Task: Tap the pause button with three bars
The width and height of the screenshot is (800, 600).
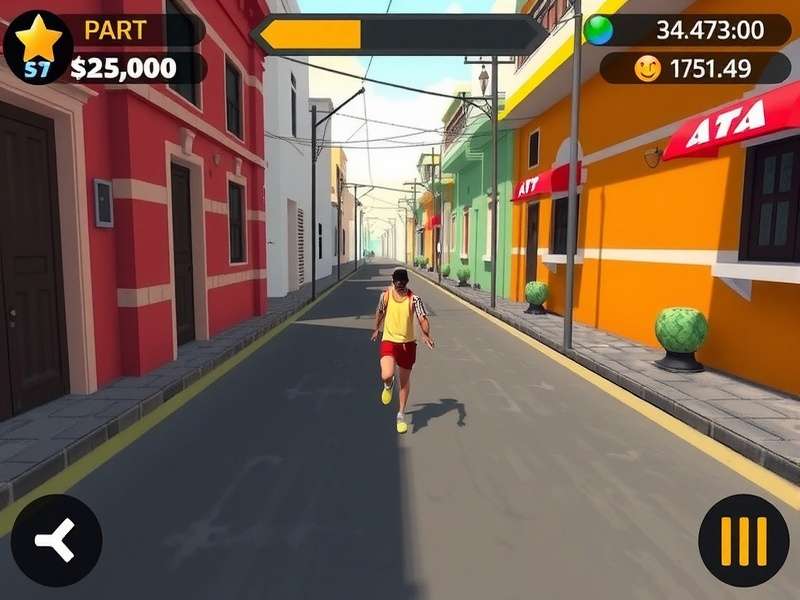Action: click(743, 541)
